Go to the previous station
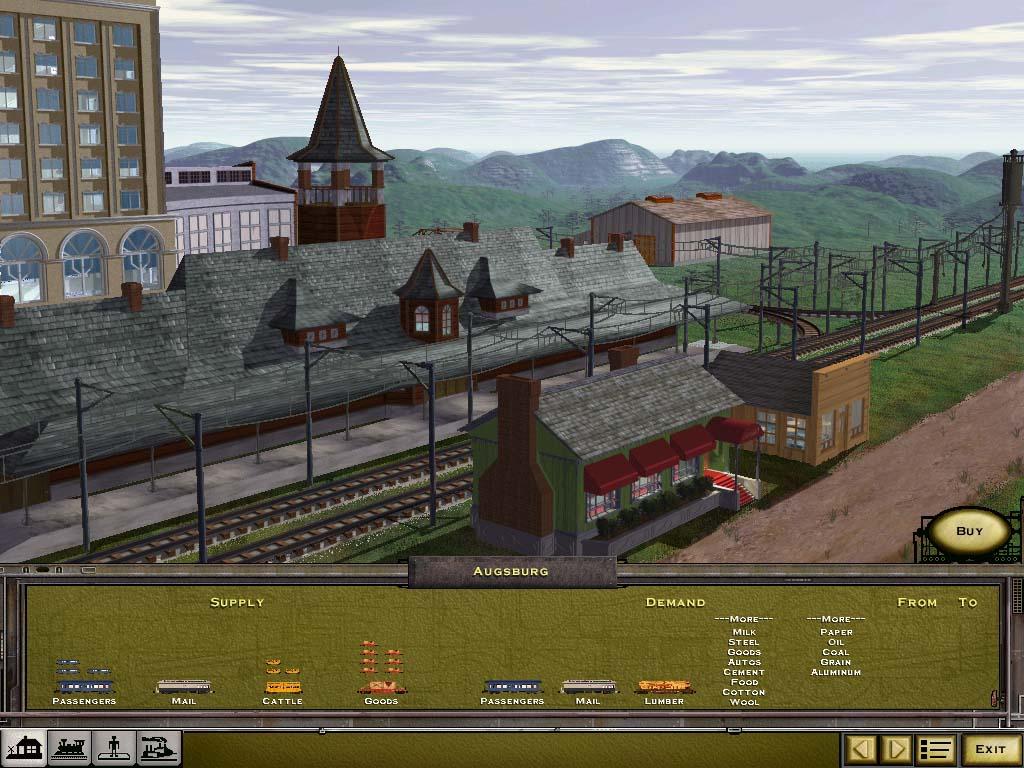The image size is (1024, 768). pos(862,749)
